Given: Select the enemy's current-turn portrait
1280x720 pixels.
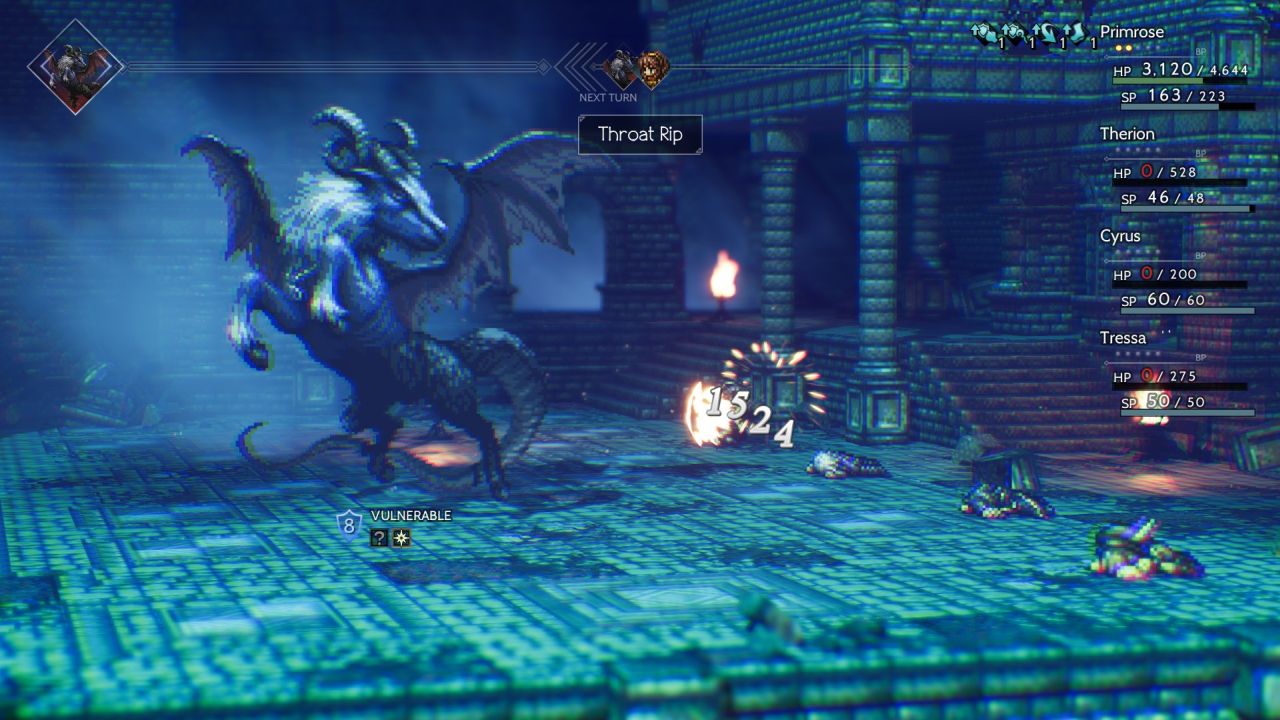Looking at the screenshot, I should pyautogui.click(x=75, y=67).
